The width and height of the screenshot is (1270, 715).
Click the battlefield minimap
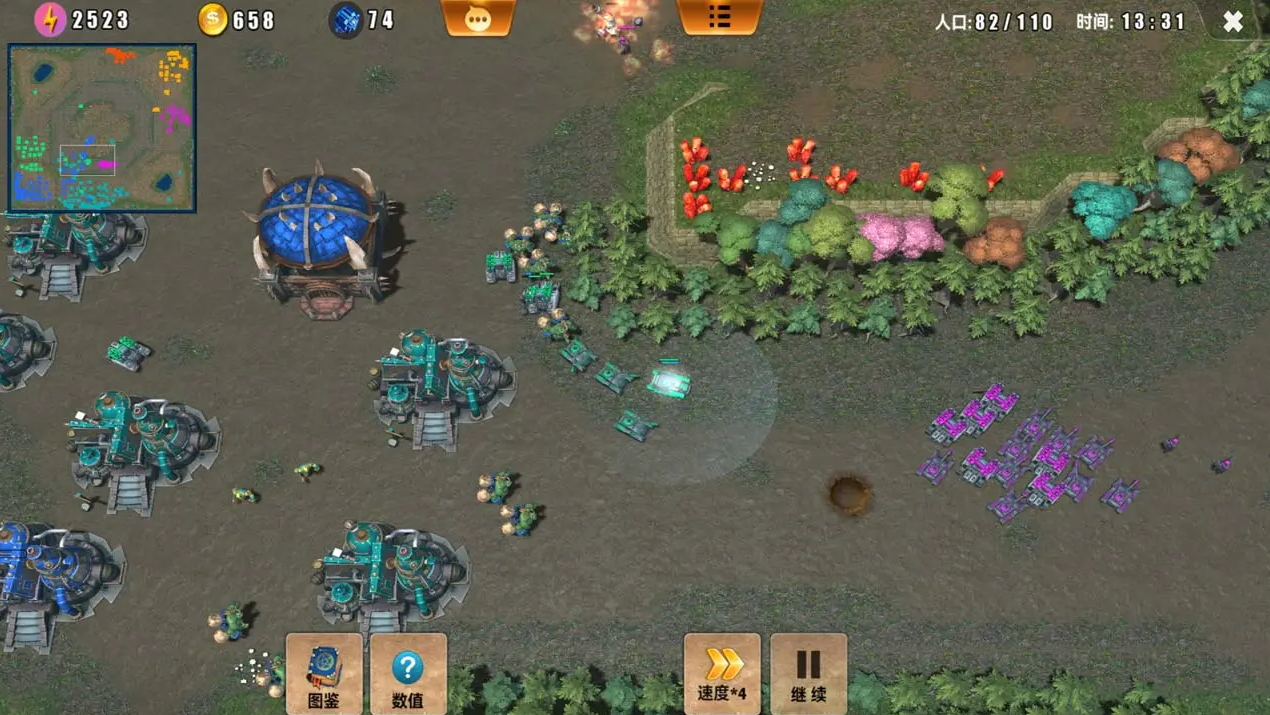coord(102,128)
